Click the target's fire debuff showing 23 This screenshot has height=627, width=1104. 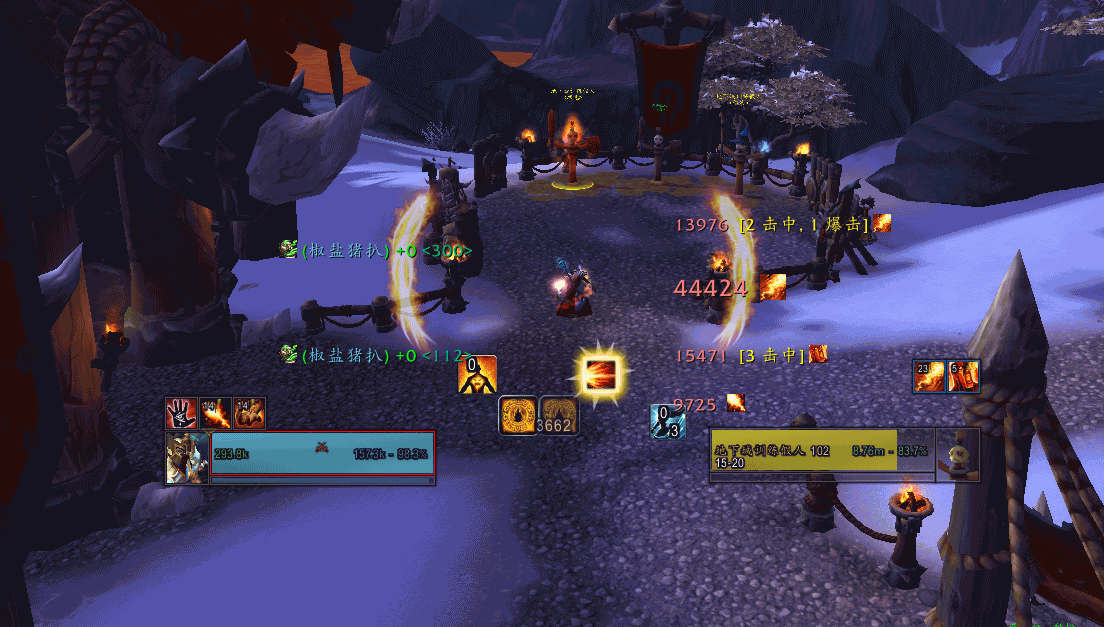[929, 376]
